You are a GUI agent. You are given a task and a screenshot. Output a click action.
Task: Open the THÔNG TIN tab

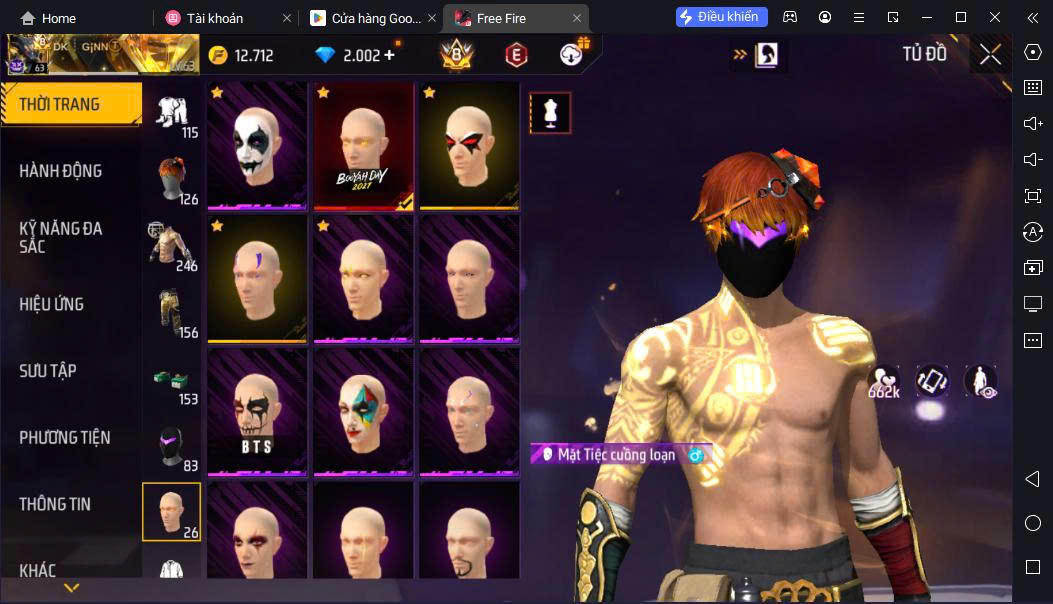coord(55,504)
